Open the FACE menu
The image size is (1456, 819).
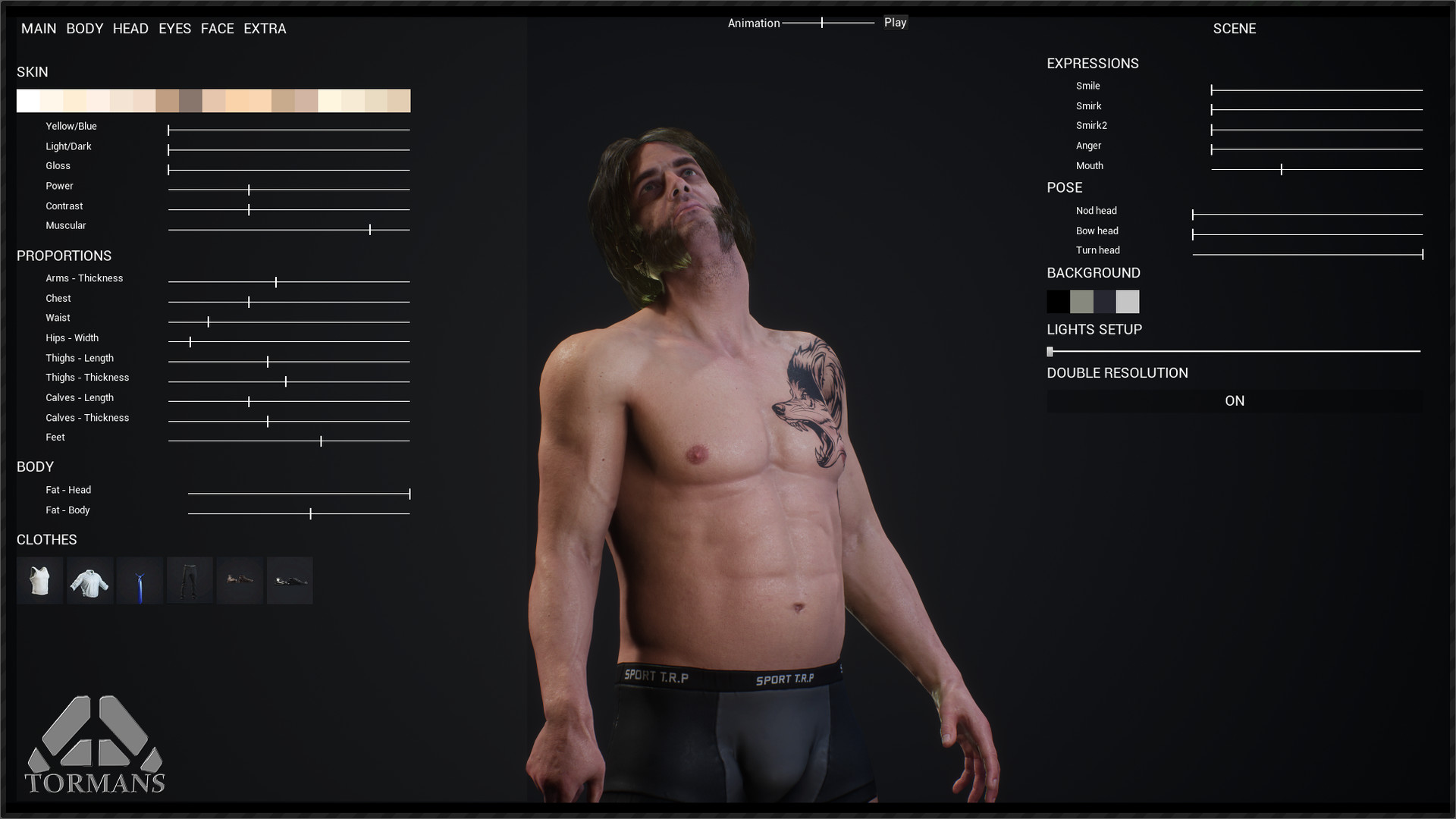(218, 29)
